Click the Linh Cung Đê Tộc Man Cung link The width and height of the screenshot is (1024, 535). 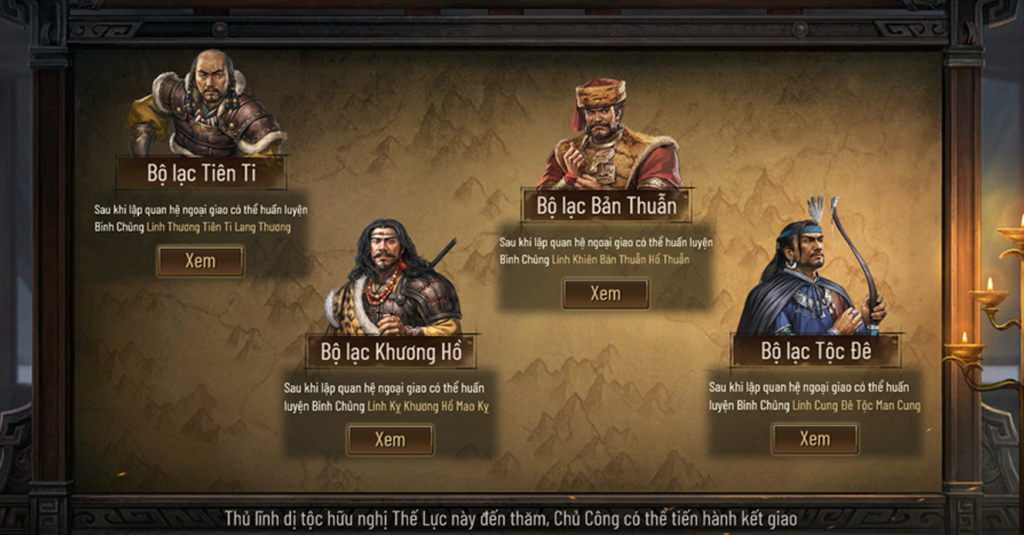[x=856, y=406]
